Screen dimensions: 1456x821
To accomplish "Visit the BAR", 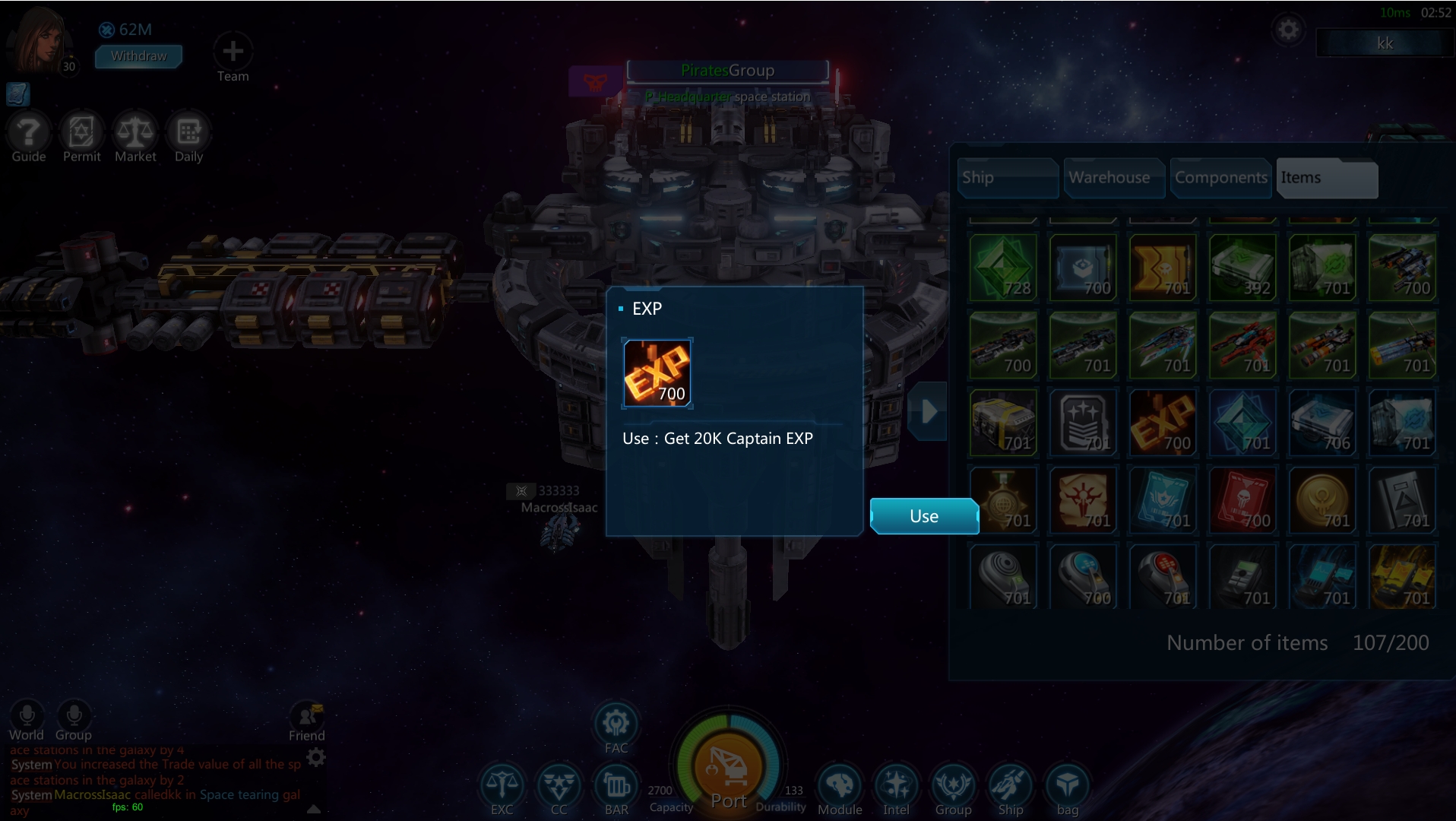I will tap(616, 787).
